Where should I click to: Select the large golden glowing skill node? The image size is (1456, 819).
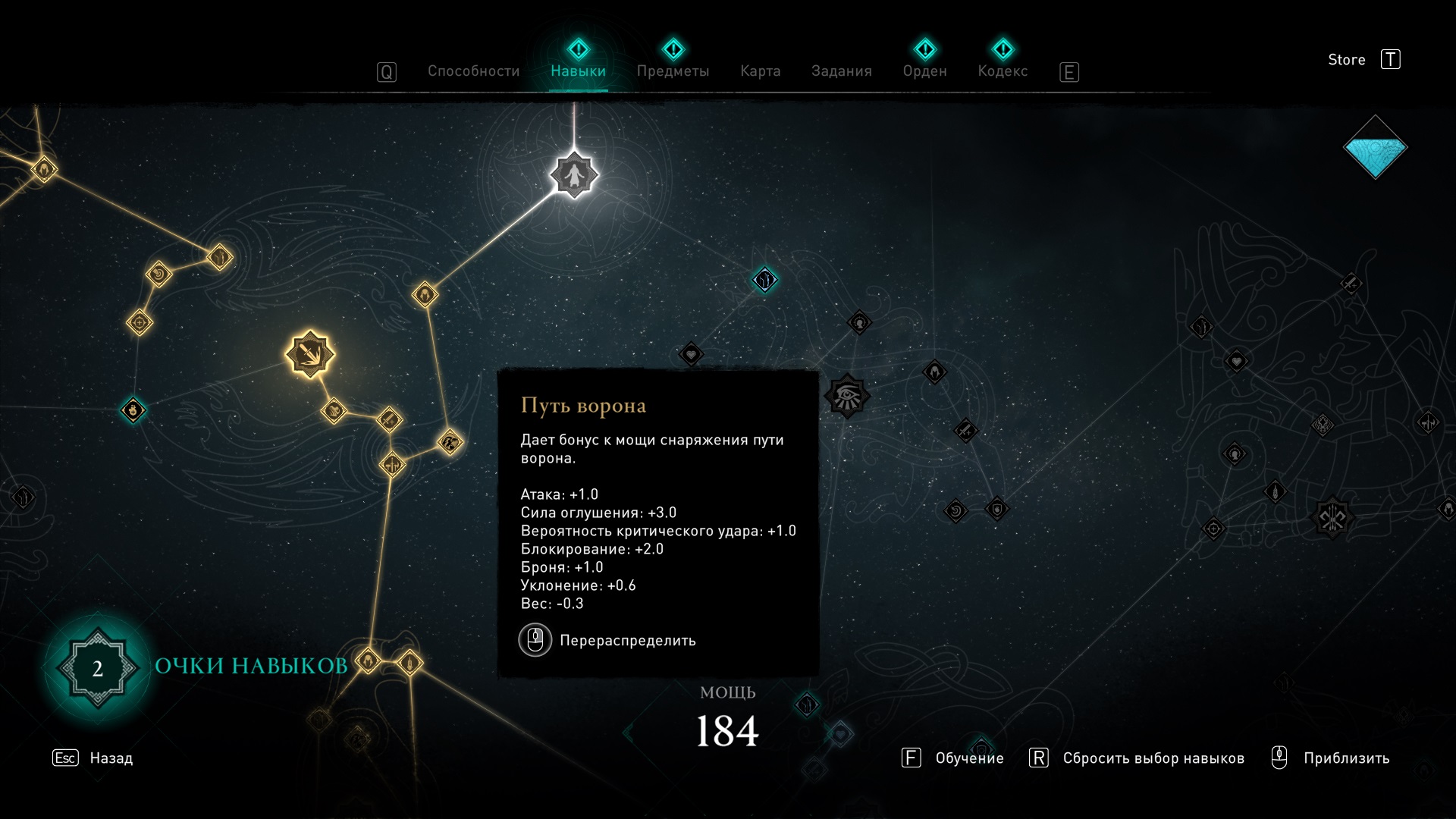[309, 354]
